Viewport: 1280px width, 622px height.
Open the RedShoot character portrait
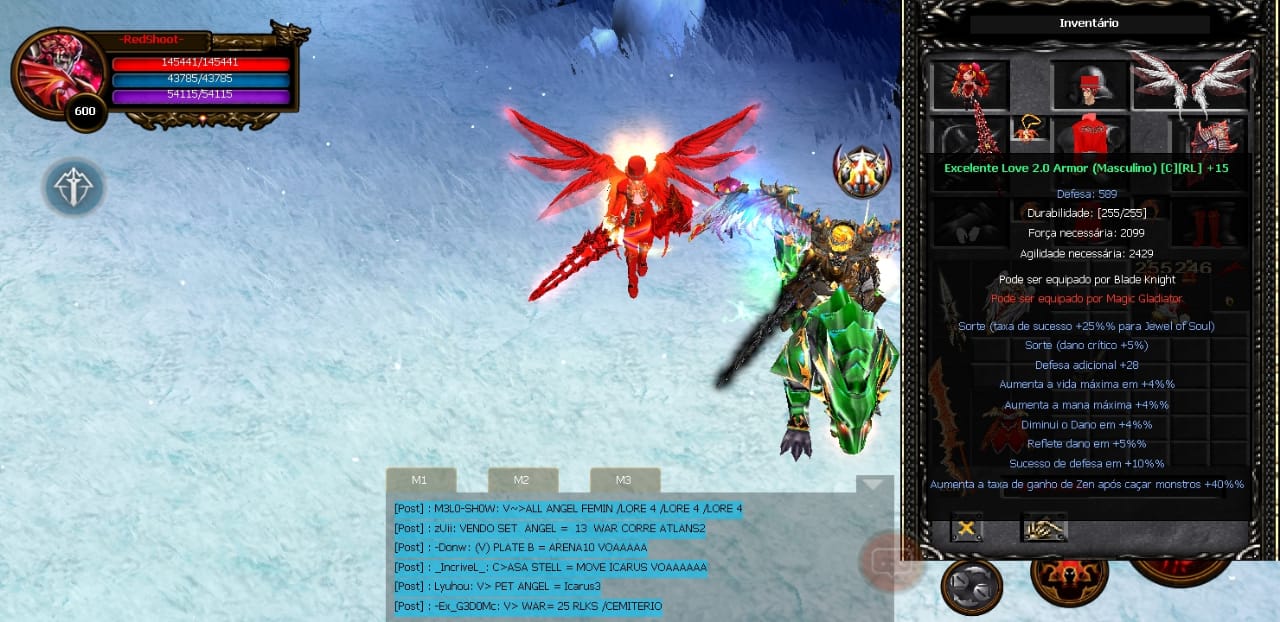(60, 72)
